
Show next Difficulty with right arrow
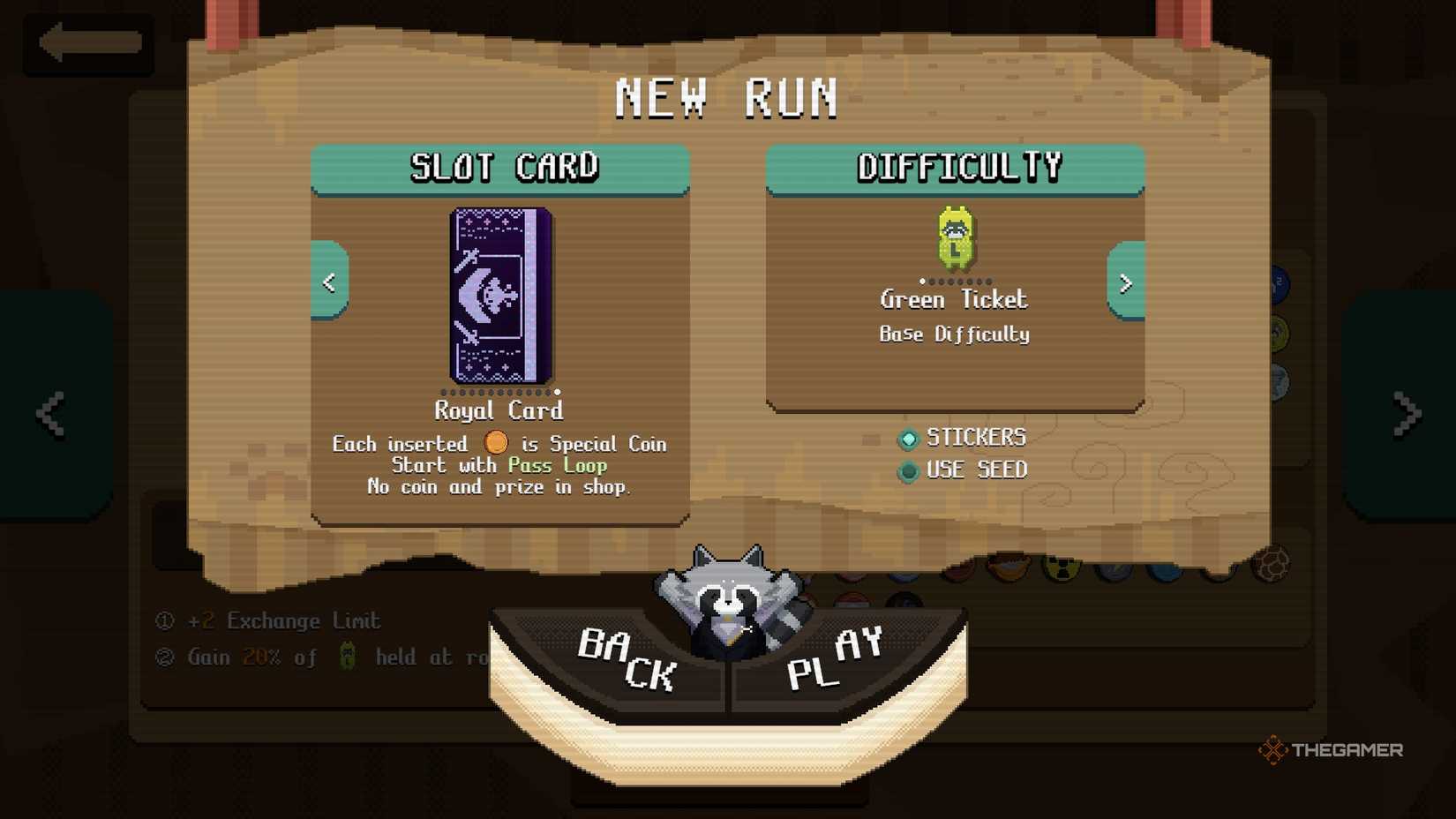[1126, 282]
